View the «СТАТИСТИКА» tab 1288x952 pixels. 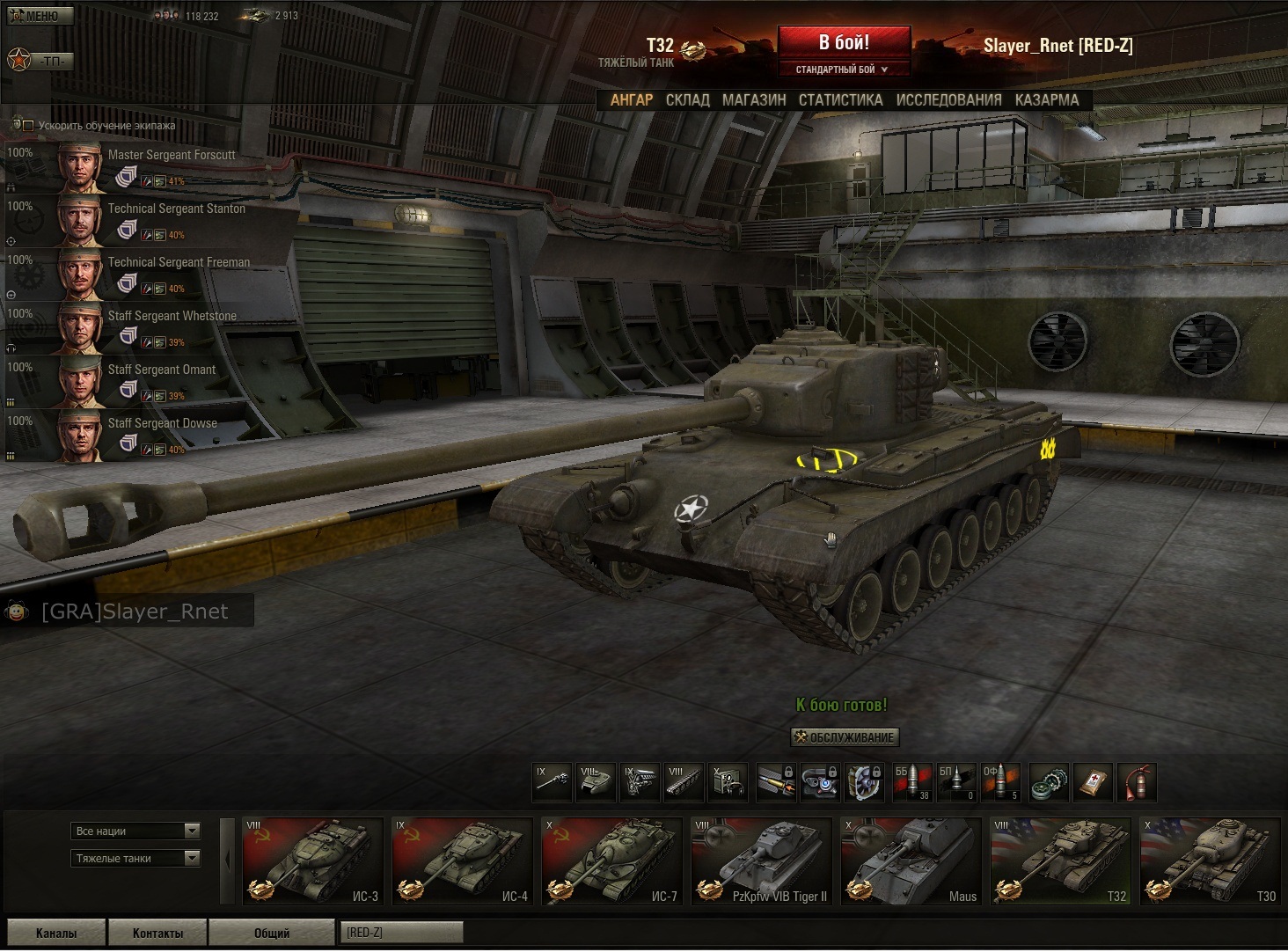pos(840,100)
